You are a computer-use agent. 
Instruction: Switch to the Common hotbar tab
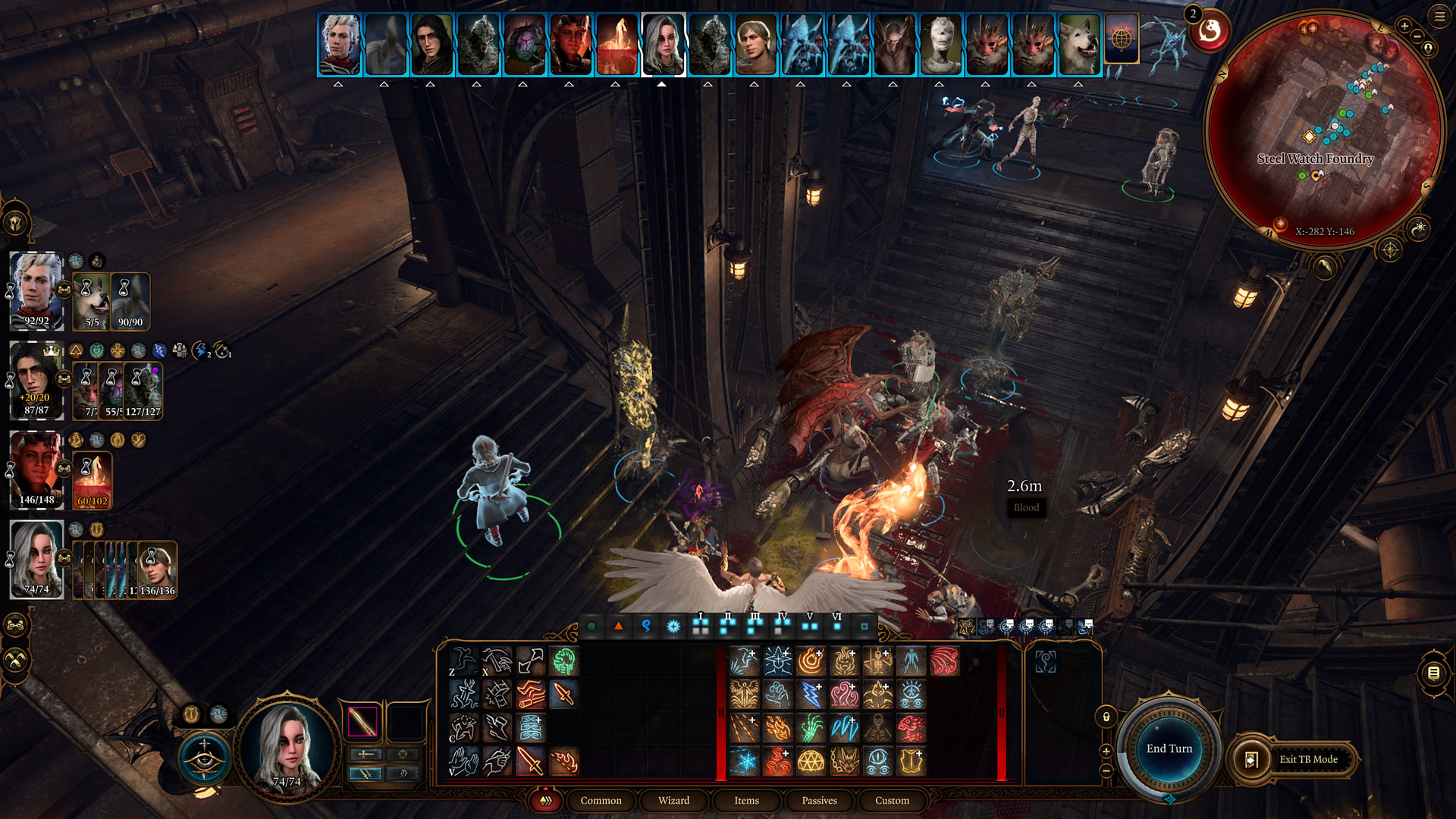(x=601, y=801)
